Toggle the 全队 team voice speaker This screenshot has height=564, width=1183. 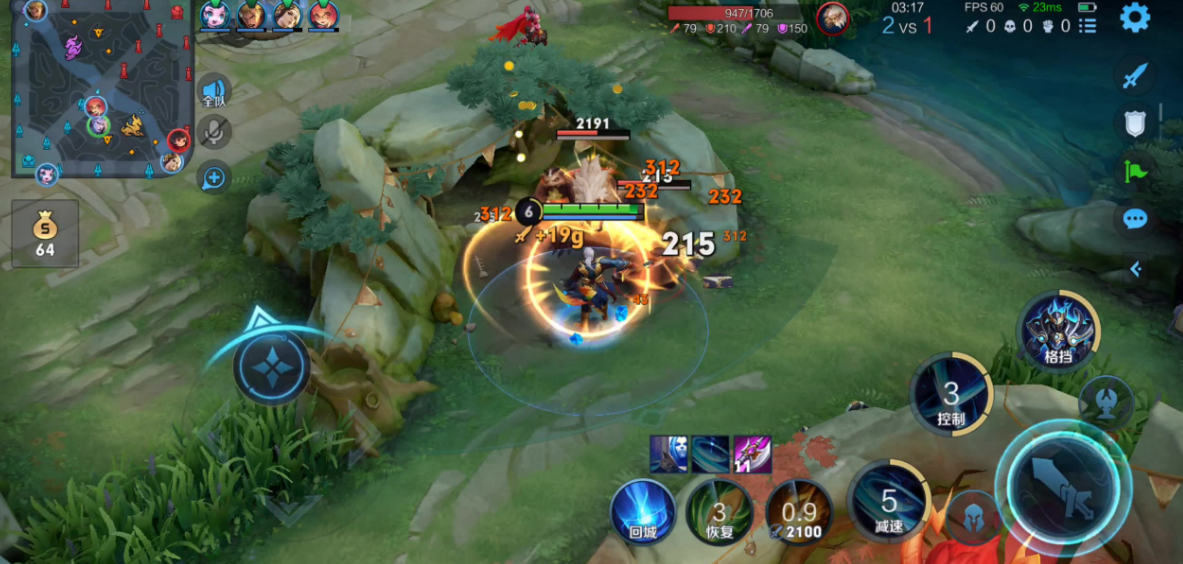click(x=214, y=90)
